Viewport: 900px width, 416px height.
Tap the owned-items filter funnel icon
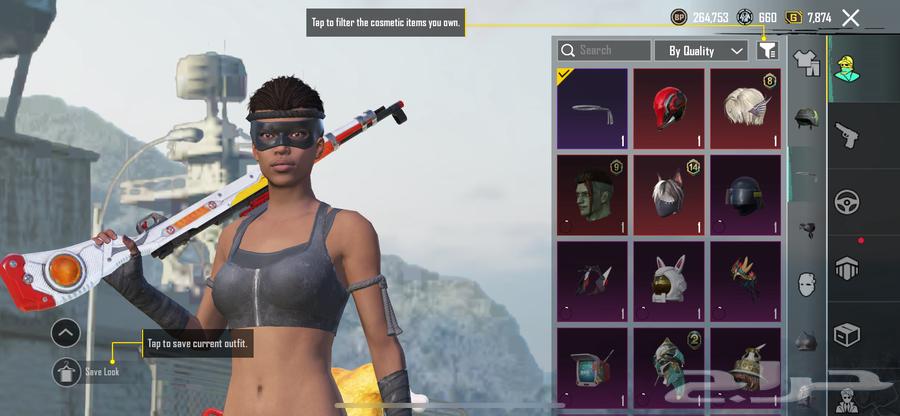(768, 50)
